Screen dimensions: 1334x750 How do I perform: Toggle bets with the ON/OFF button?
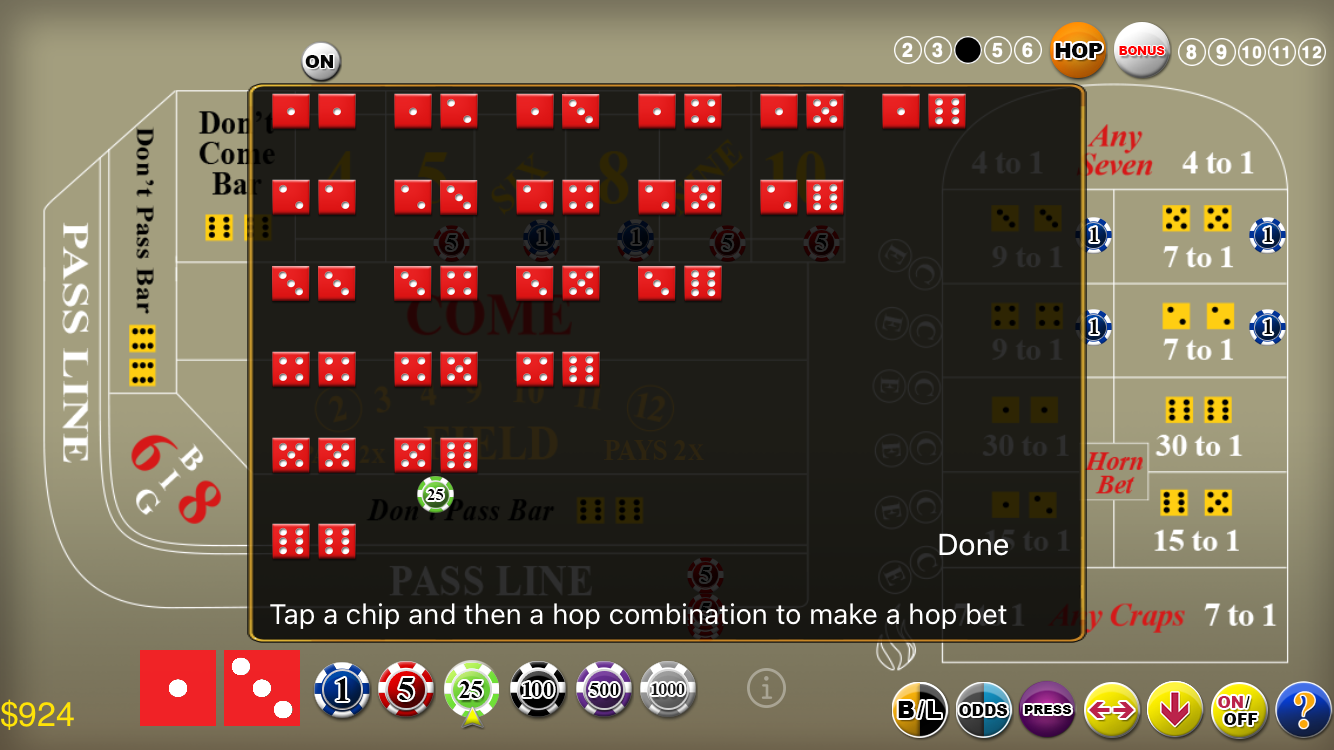coord(1239,709)
